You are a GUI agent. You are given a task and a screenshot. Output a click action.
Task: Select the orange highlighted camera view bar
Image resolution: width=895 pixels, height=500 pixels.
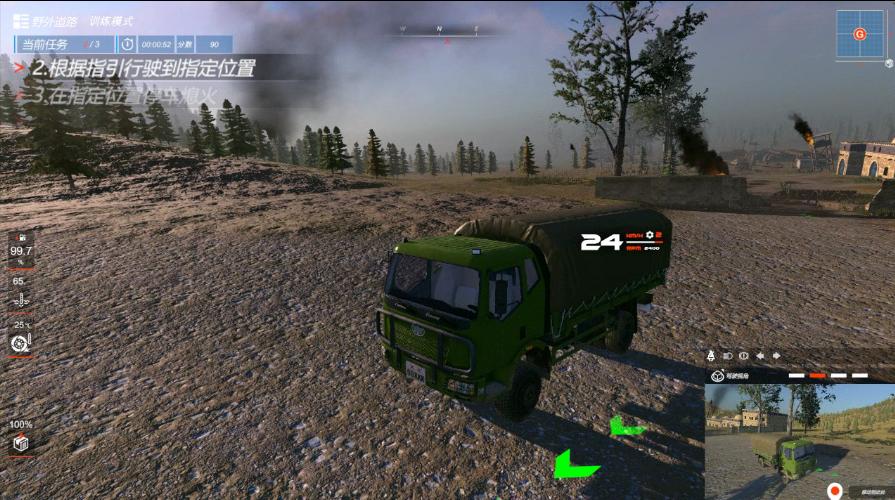coord(817,376)
